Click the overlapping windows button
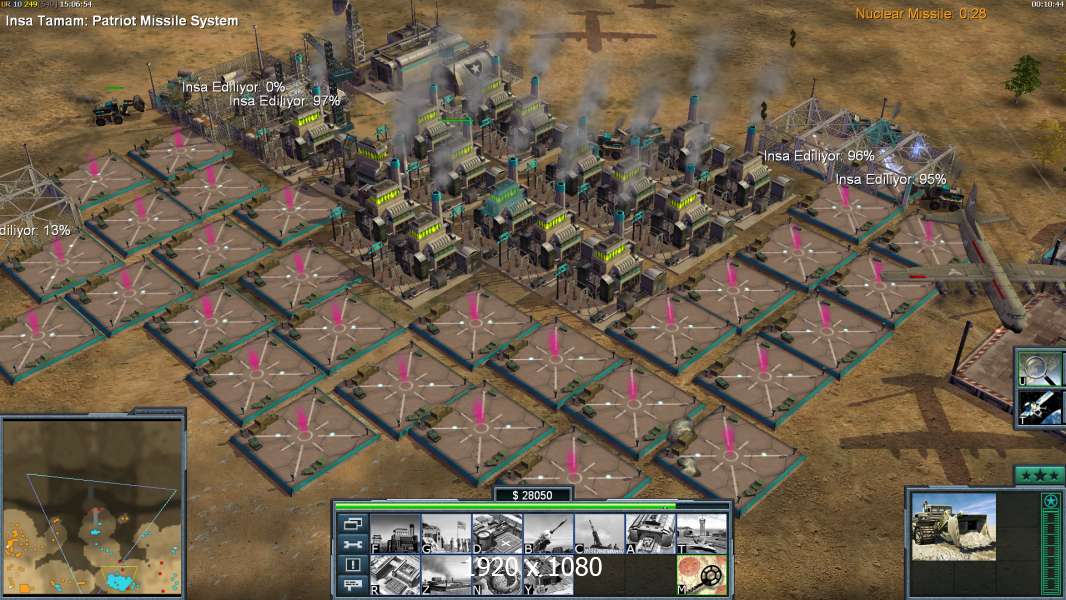Screen dimensions: 1066x600 point(352,524)
